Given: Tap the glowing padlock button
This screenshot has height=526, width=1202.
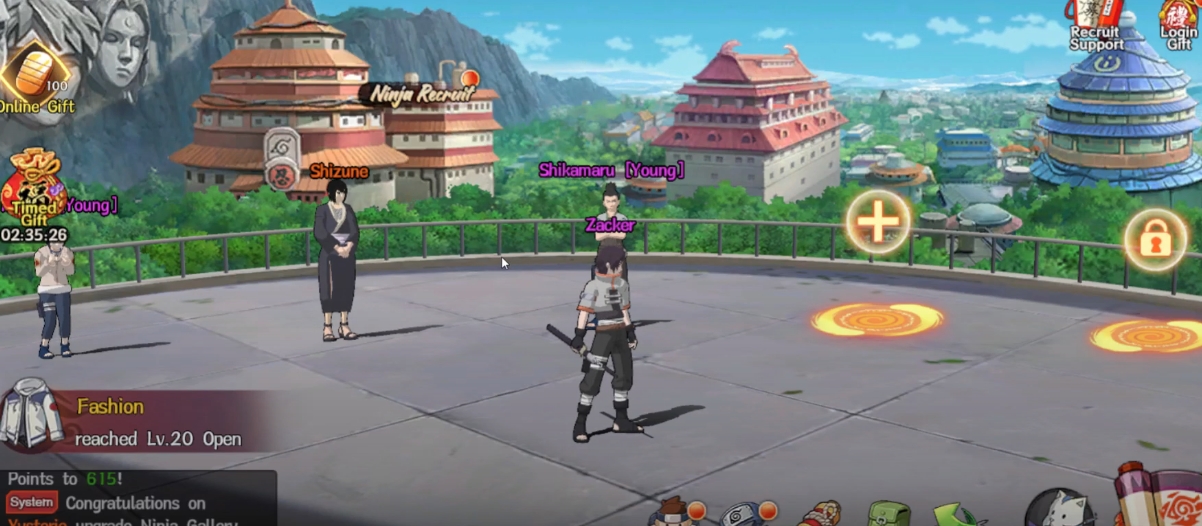Looking at the screenshot, I should tap(1155, 239).
